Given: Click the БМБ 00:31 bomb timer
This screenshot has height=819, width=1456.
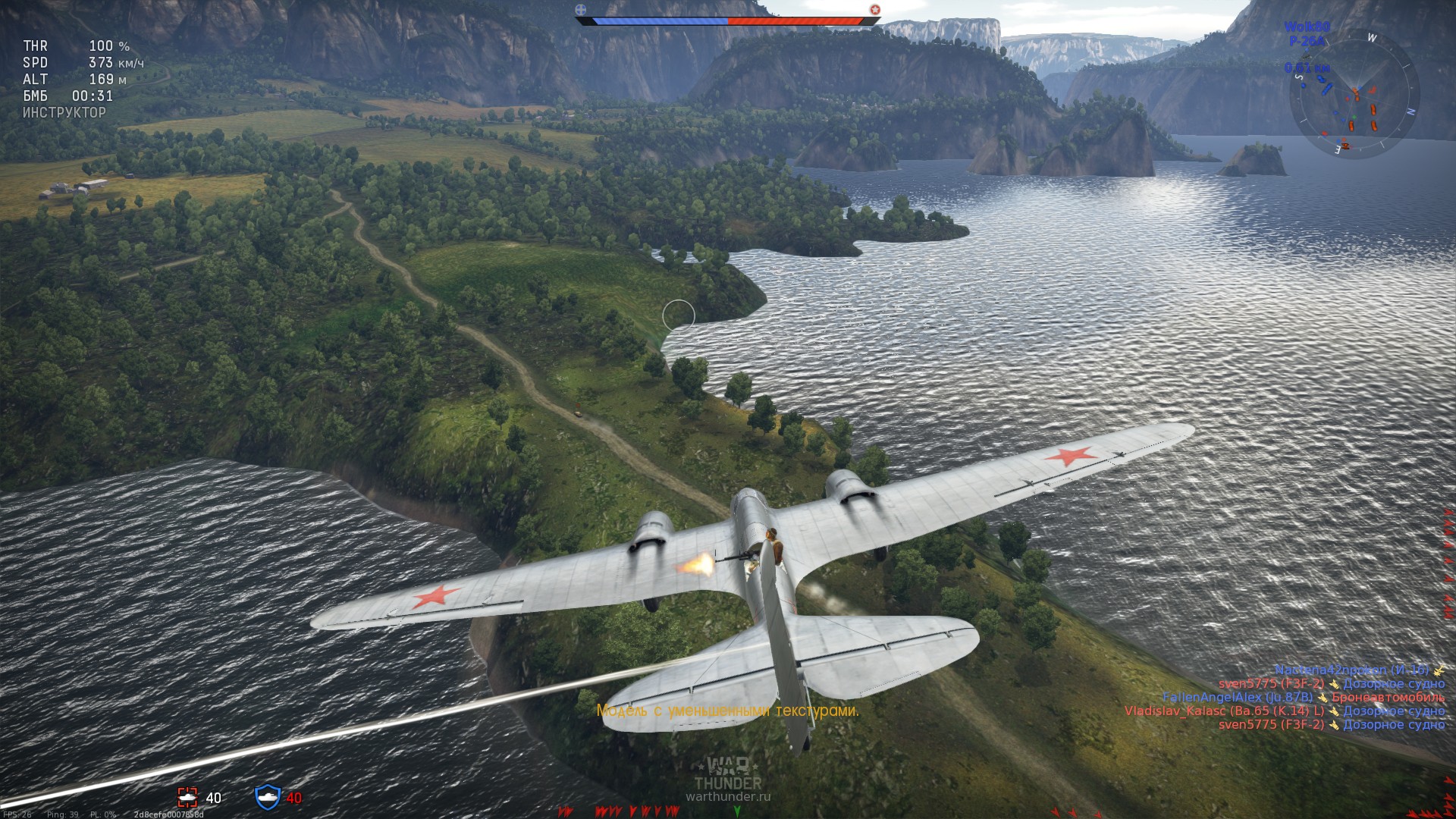Looking at the screenshot, I should pos(72,96).
